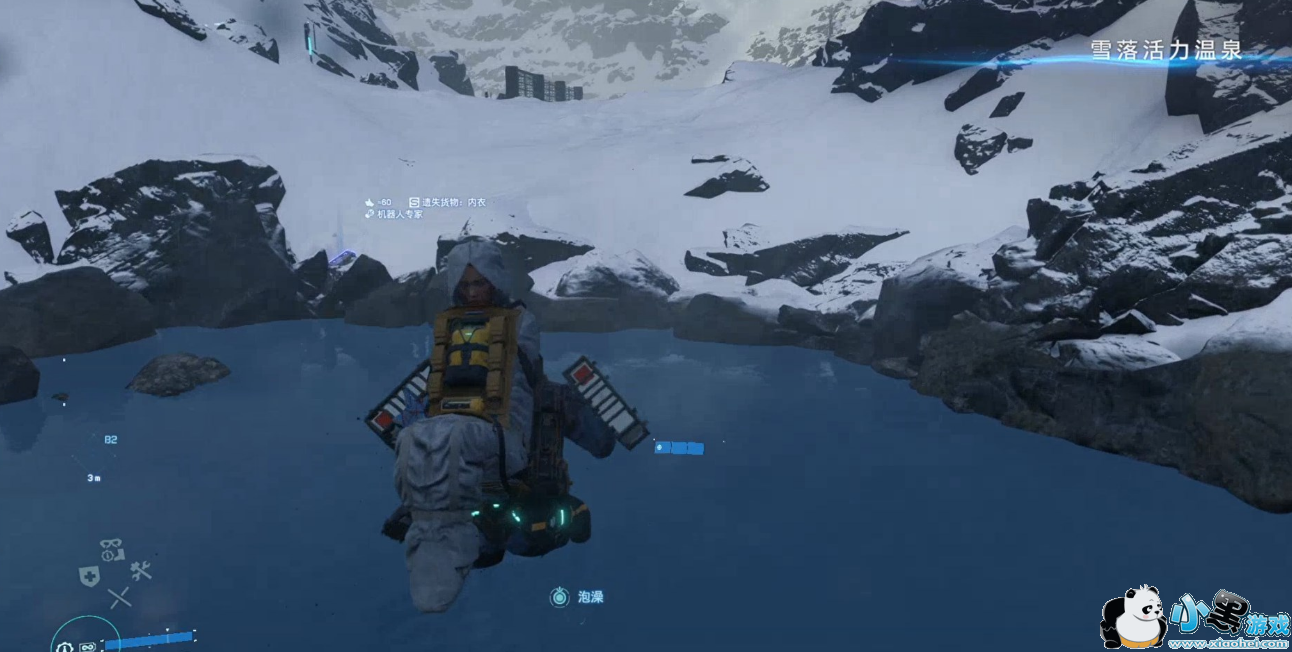Viewport: 1292px width, 652px height.
Task: Select the crossed lines weapon icon
Action: coord(120,598)
